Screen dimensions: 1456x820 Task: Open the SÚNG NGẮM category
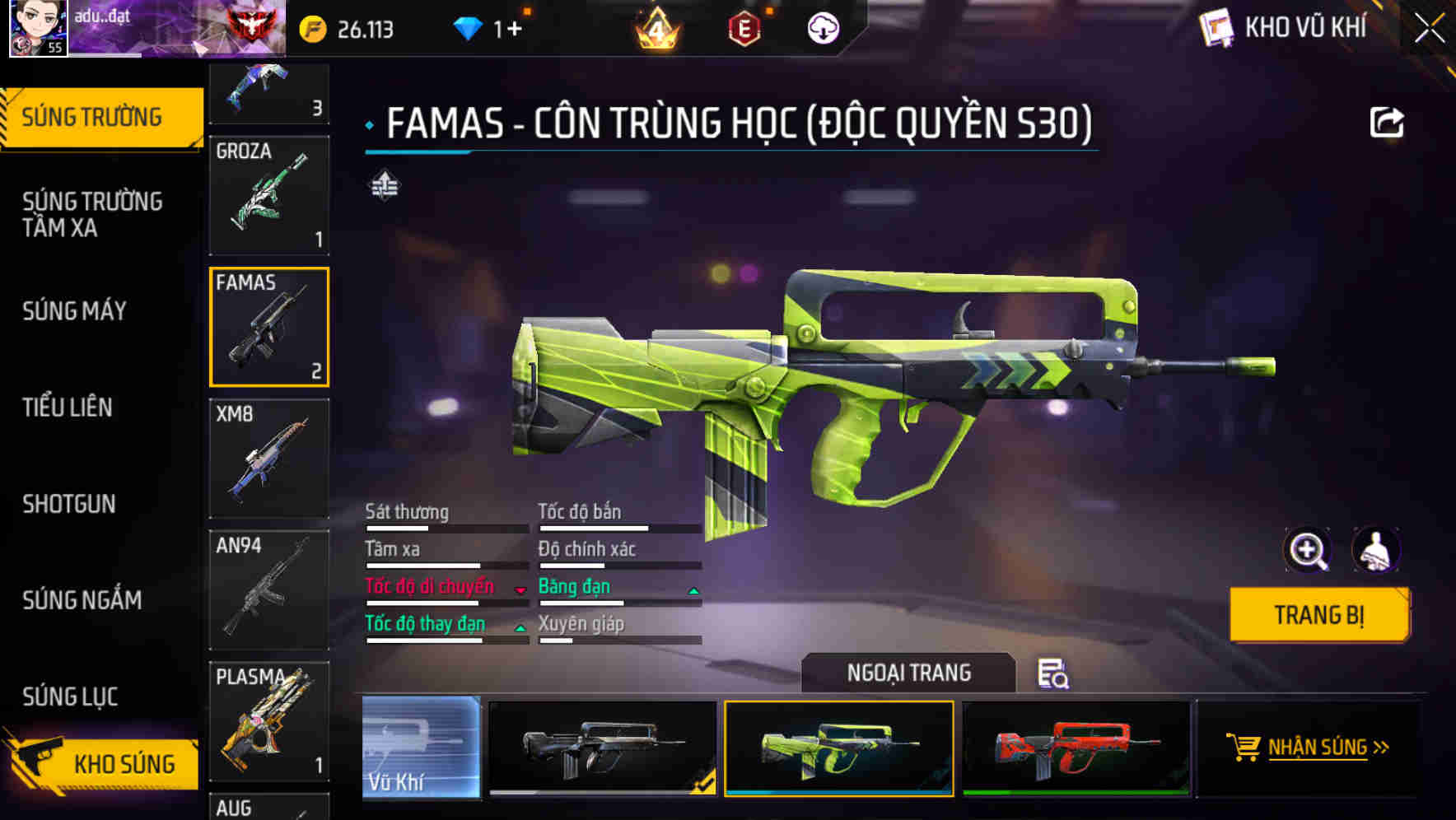(82, 600)
